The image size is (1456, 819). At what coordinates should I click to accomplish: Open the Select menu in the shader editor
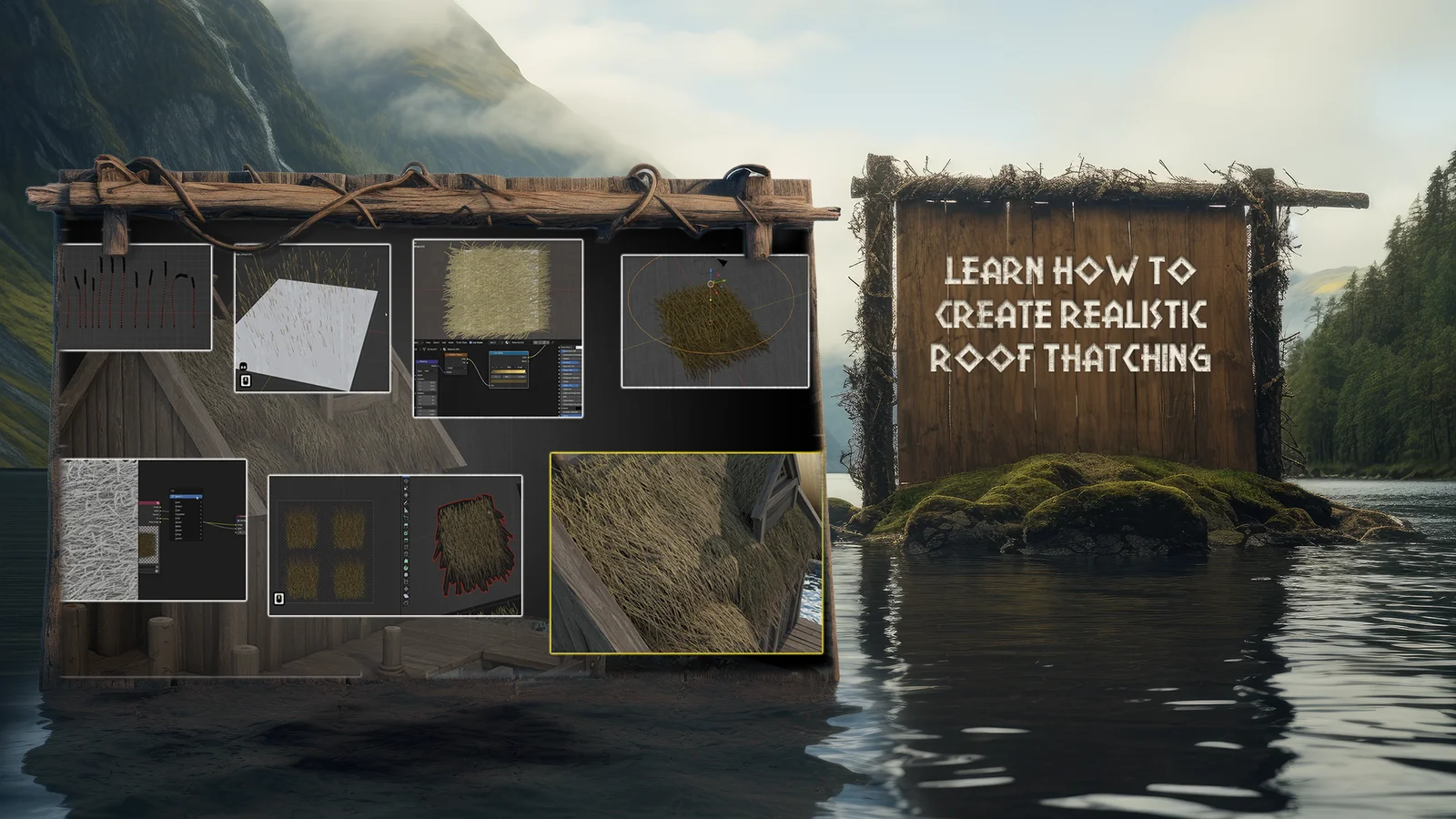click(436, 342)
